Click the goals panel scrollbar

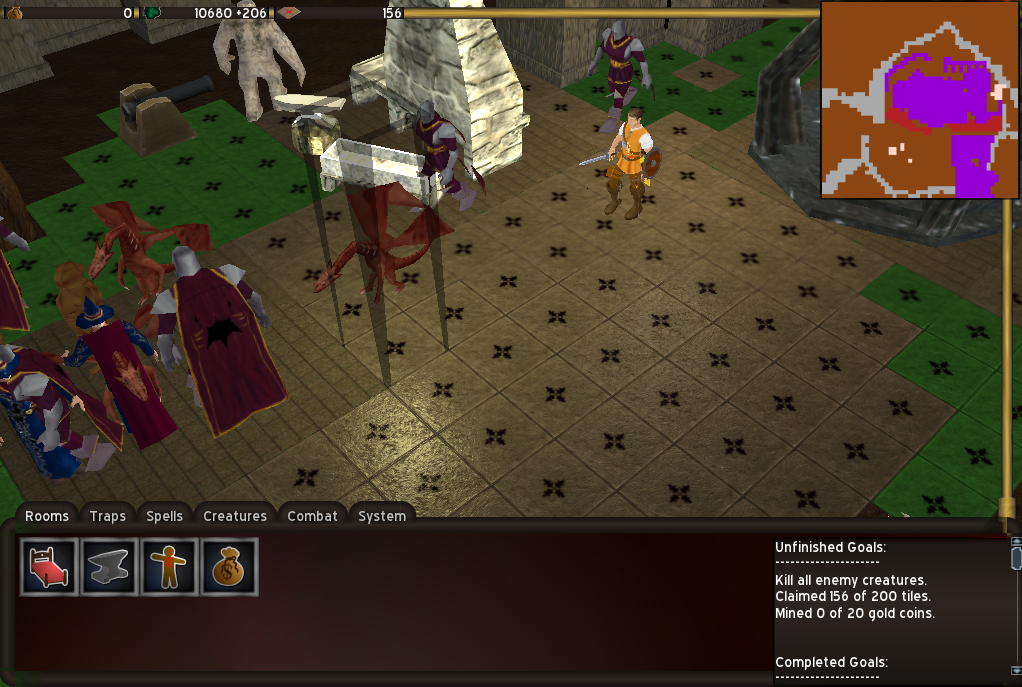pos(1016,606)
